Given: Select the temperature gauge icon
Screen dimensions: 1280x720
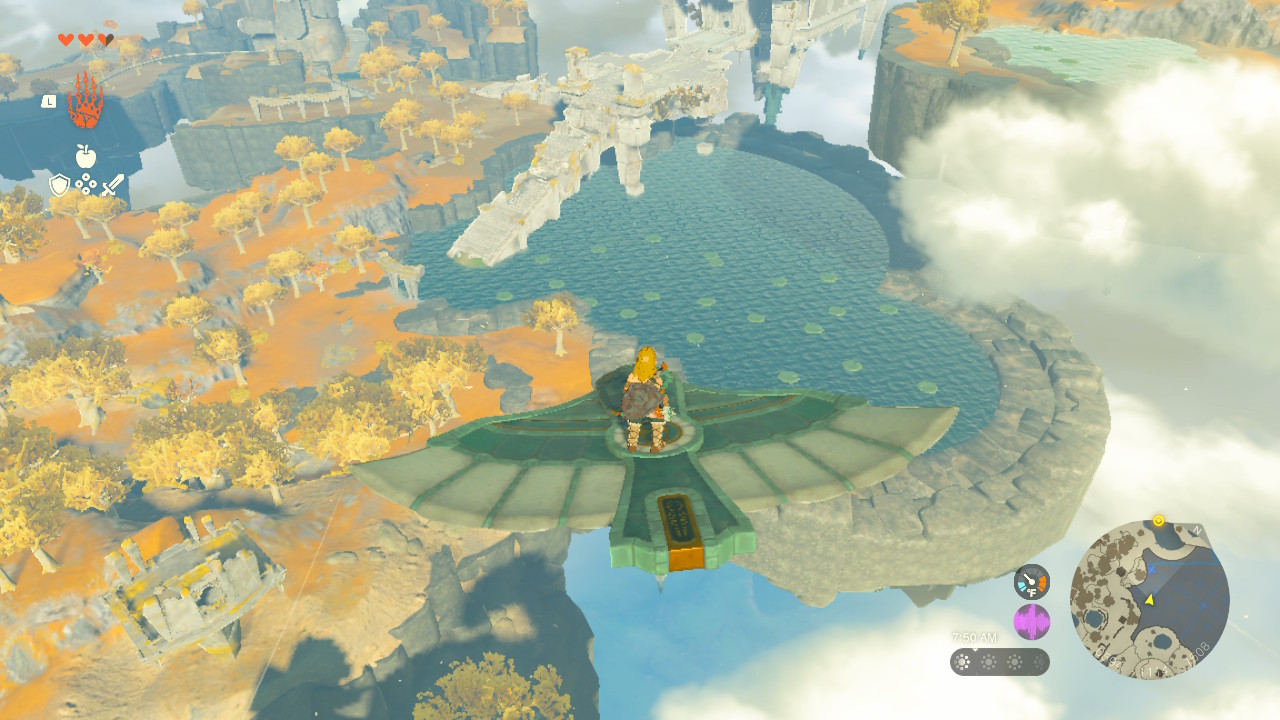Looking at the screenshot, I should pyautogui.click(x=1031, y=582).
